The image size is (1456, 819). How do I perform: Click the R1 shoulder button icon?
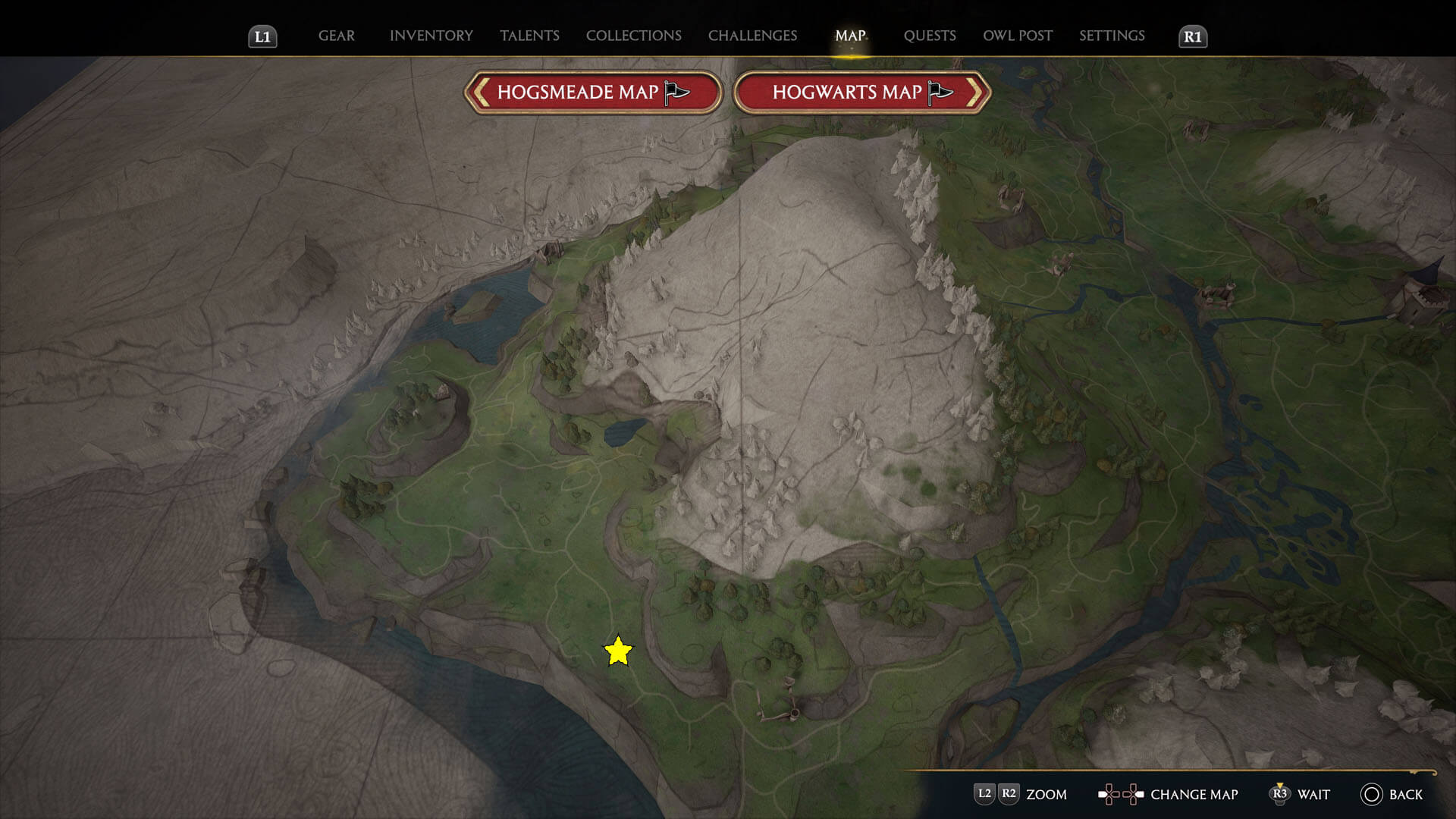click(1192, 36)
